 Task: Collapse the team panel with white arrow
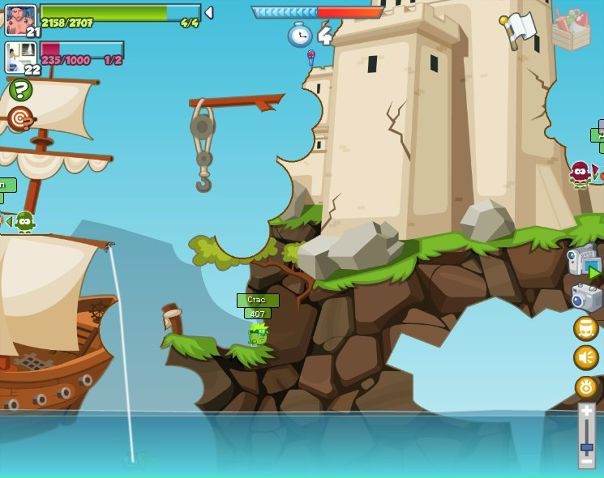(x=208, y=13)
